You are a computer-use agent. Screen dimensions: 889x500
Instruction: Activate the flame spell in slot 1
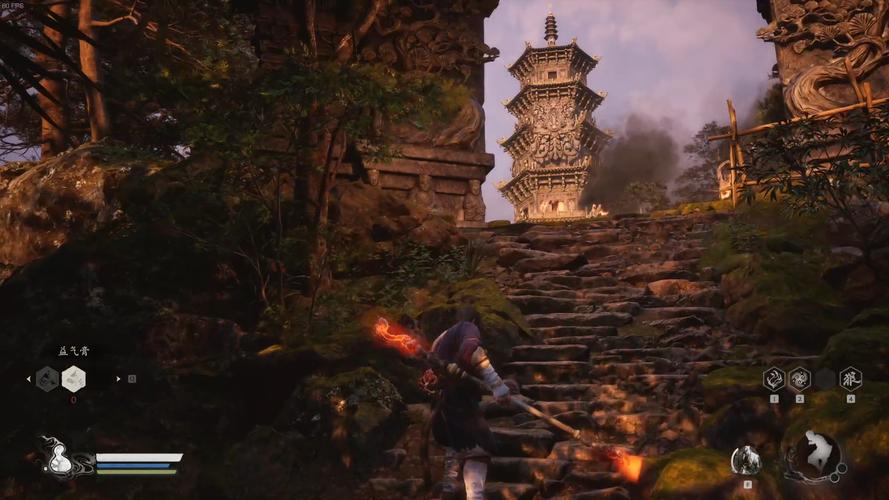(x=774, y=378)
